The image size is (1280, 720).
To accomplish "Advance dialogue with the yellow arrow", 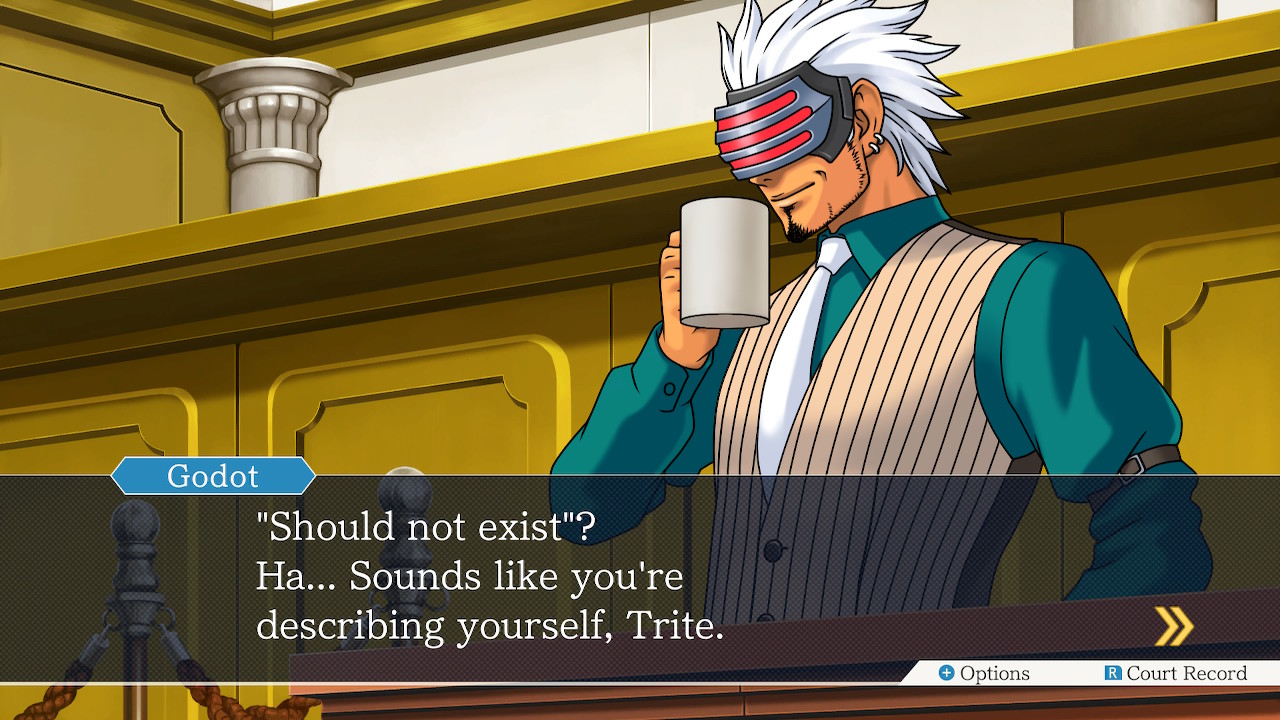I will [x=1173, y=626].
